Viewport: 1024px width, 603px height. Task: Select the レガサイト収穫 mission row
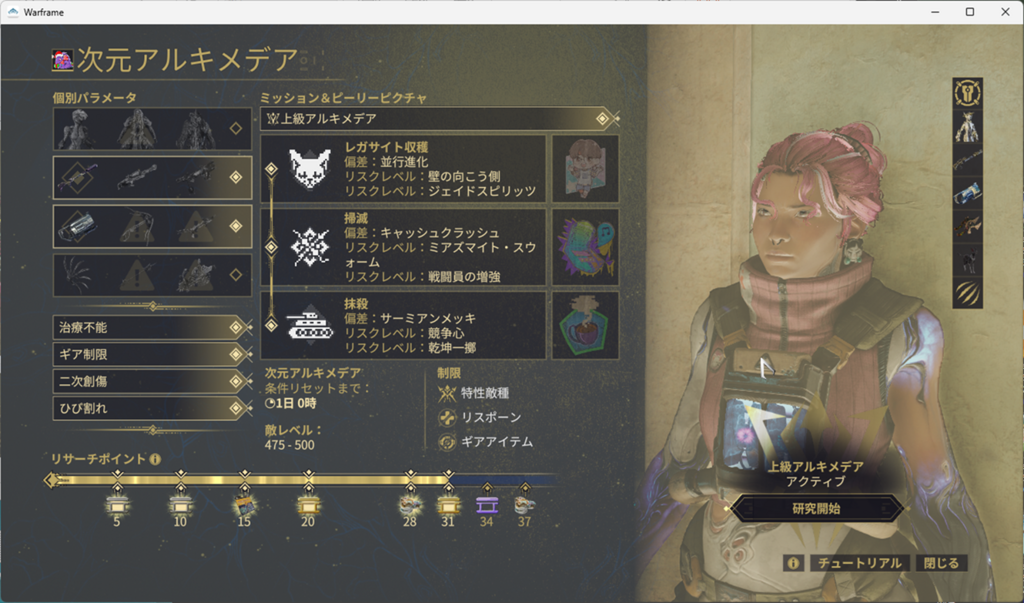click(x=404, y=168)
